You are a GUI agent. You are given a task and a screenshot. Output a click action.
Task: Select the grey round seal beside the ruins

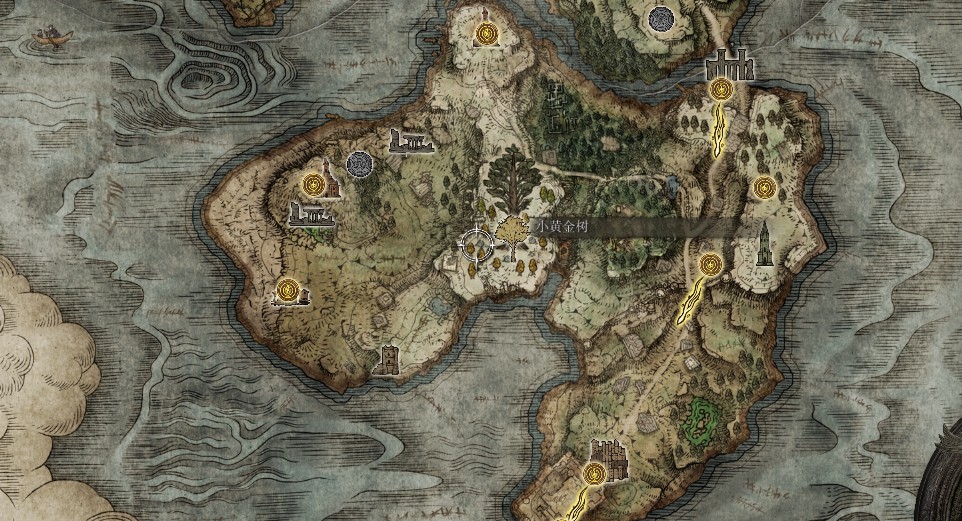[359, 162]
